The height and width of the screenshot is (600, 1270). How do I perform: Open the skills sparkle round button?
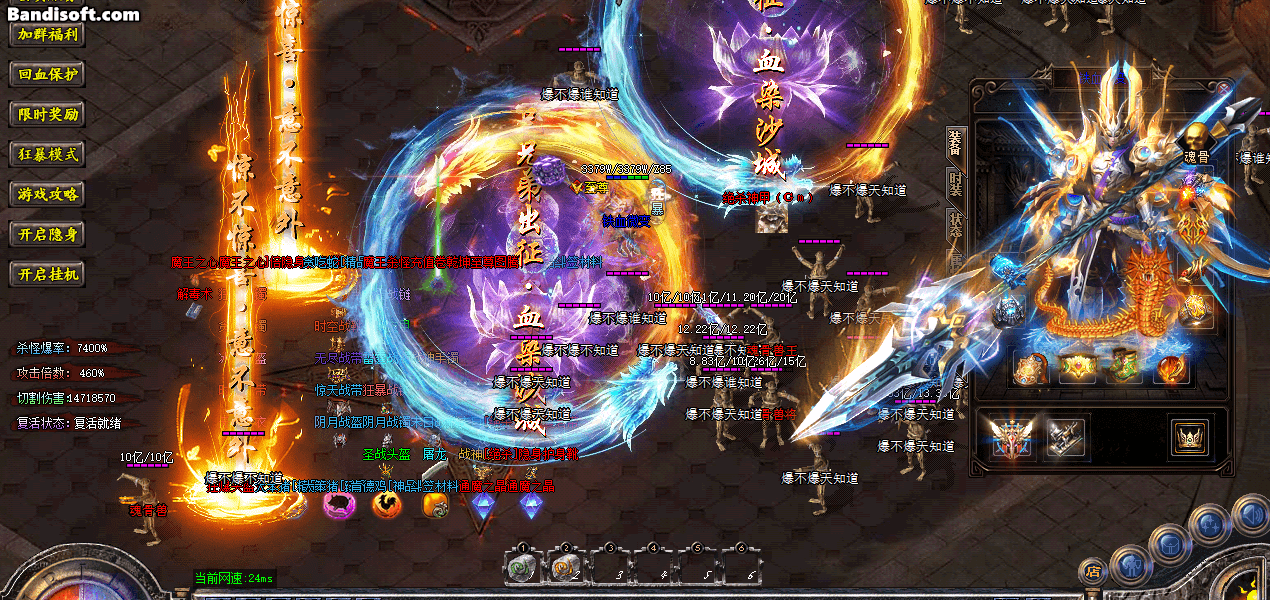[1210, 524]
